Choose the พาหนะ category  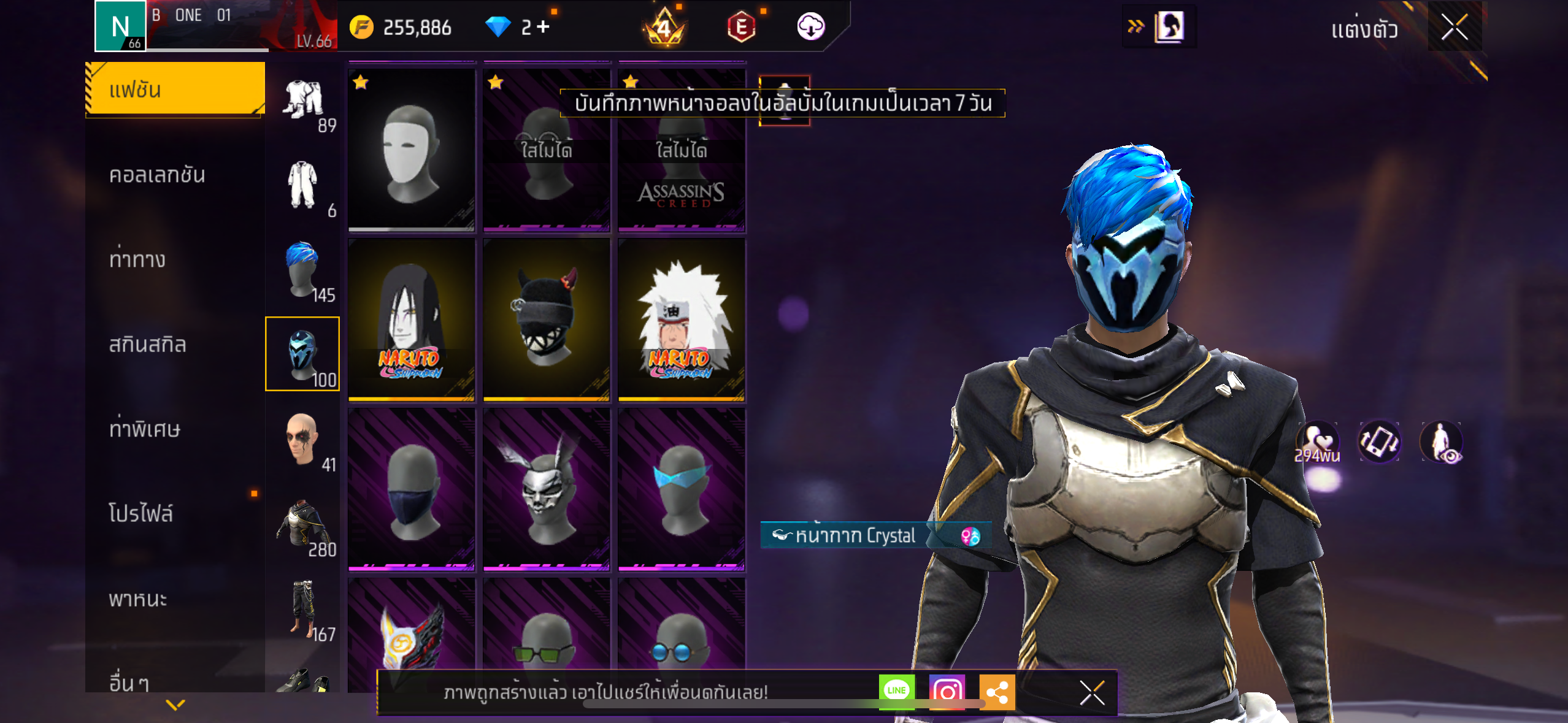138,598
